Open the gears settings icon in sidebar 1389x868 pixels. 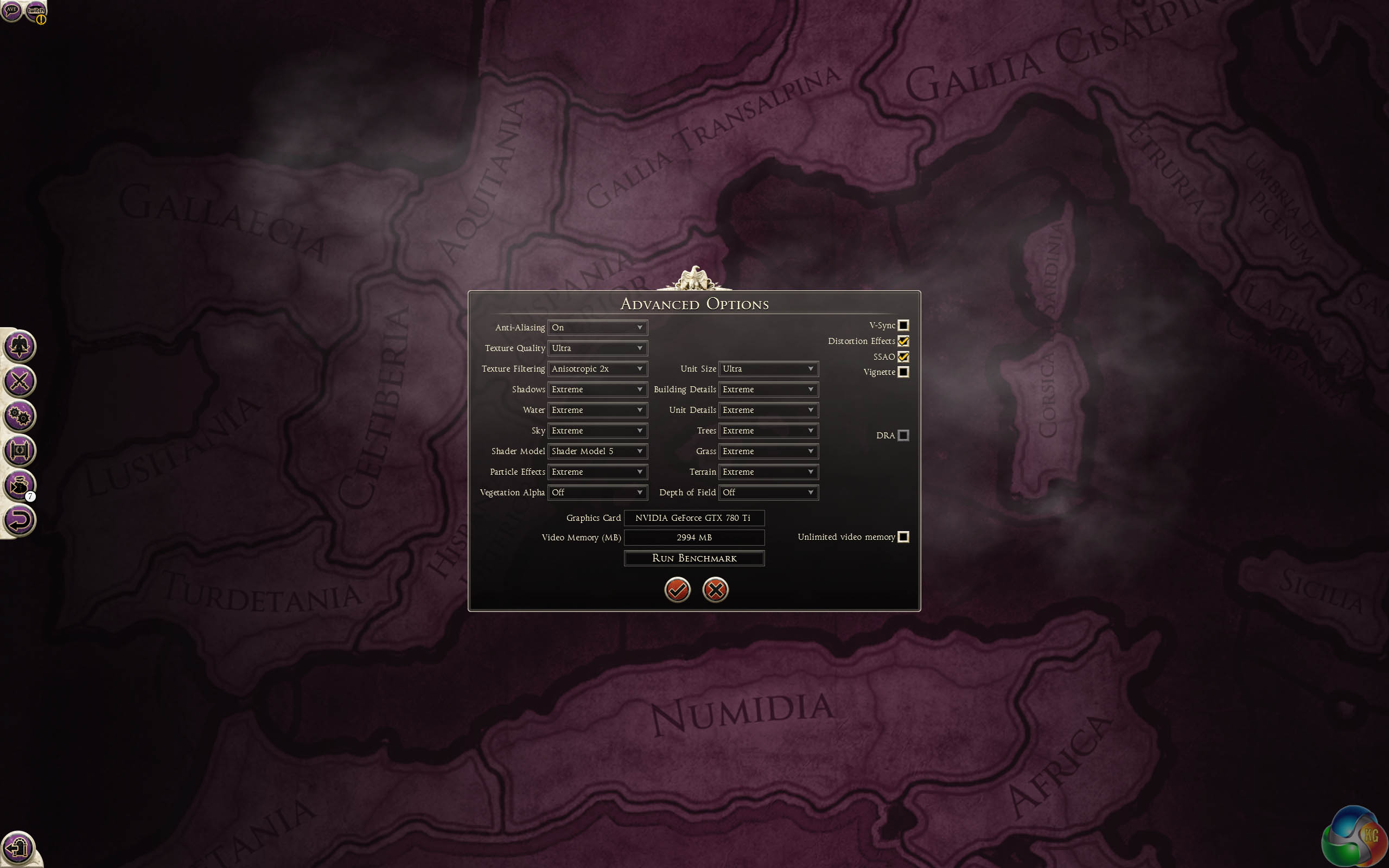(20, 416)
